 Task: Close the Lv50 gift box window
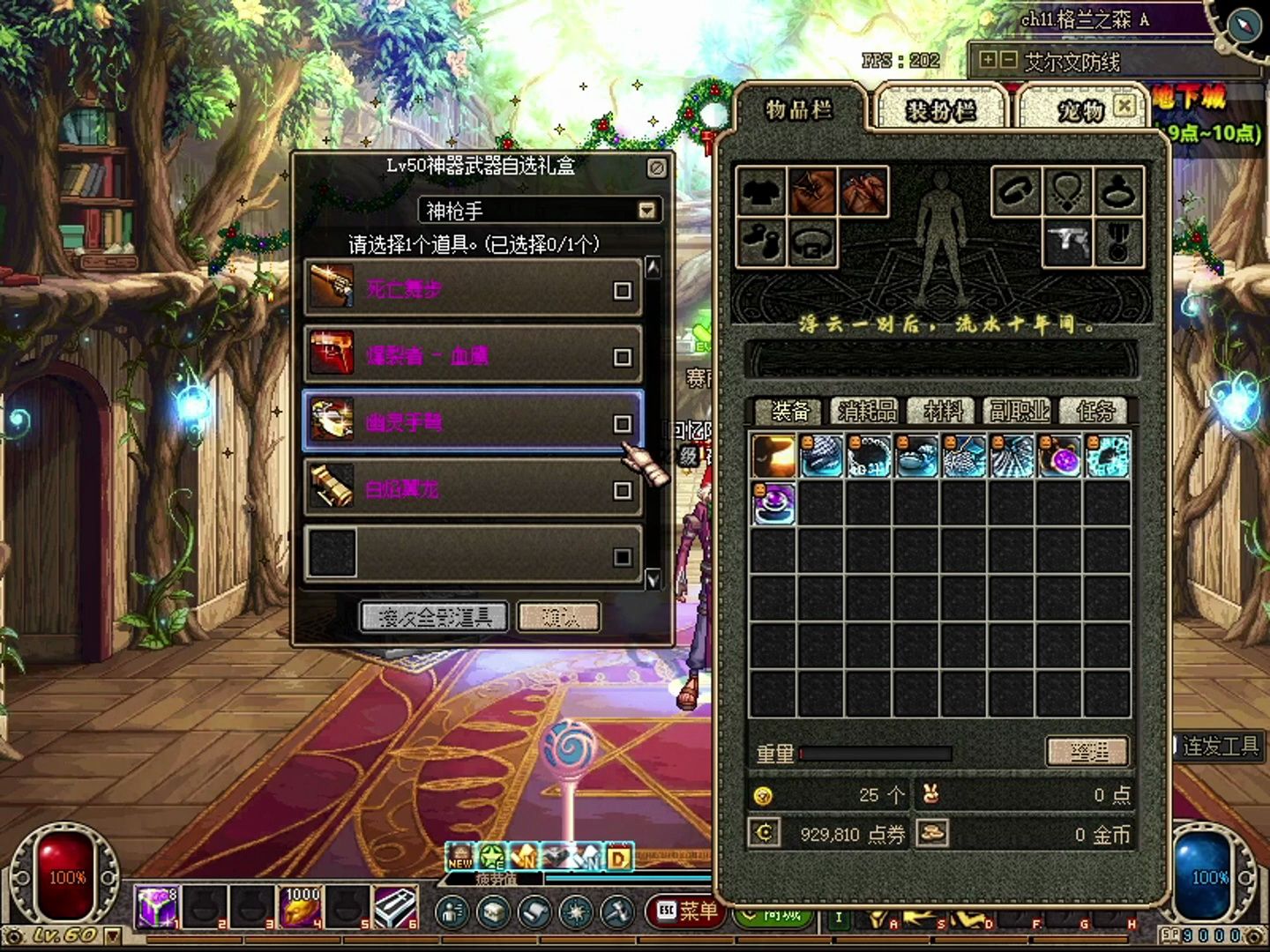coord(657,167)
